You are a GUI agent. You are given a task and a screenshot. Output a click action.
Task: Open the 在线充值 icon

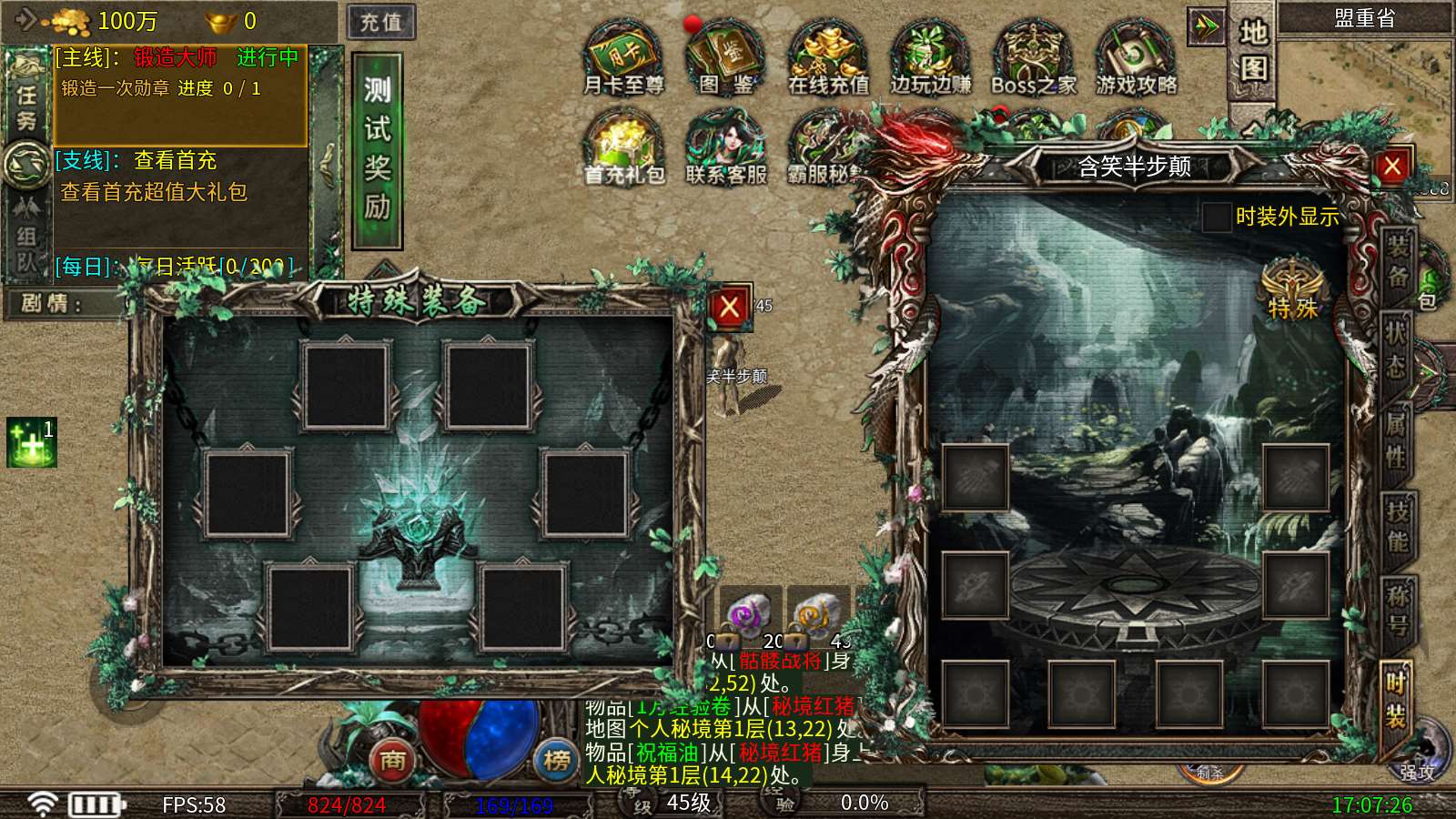pyautogui.click(x=827, y=59)
